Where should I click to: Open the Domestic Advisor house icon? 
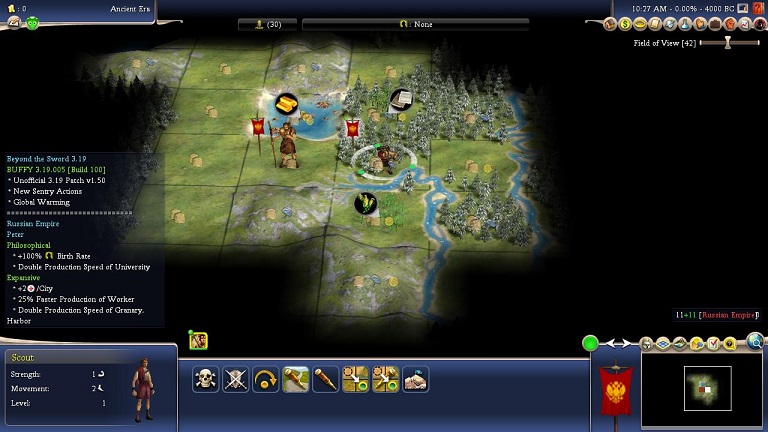[x=609, y=24]
